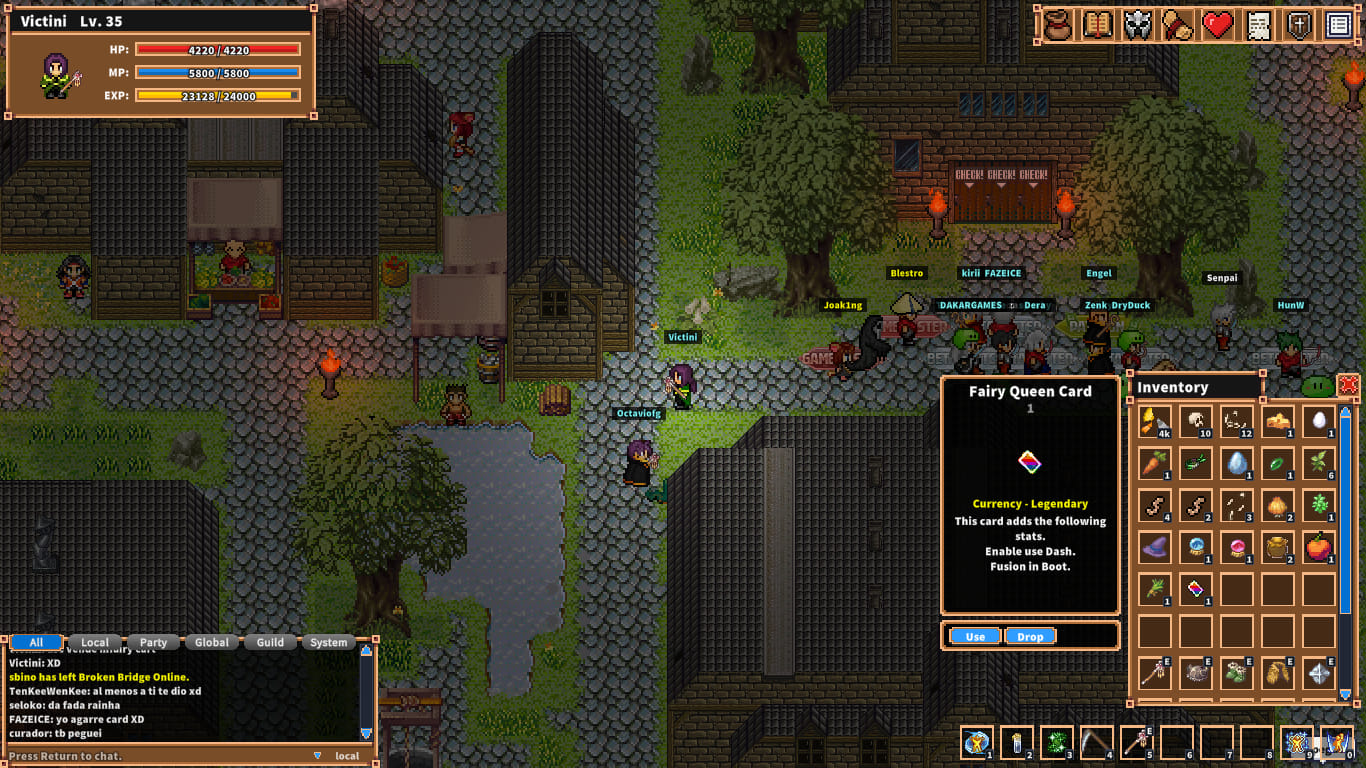Image resolution: width=1366 pixels, height=768 pixels.
Task: Activate the green sparkle skill in hotbar
Action: [x=1056, y=742]
